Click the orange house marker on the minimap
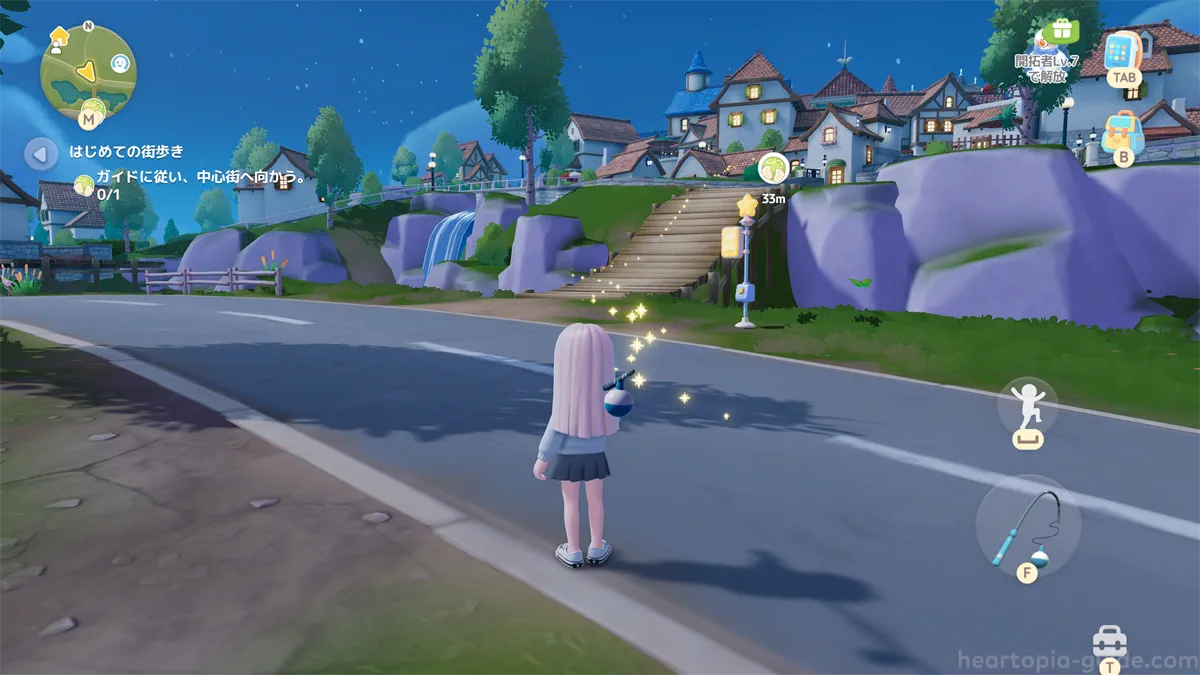 coord(59,38)
